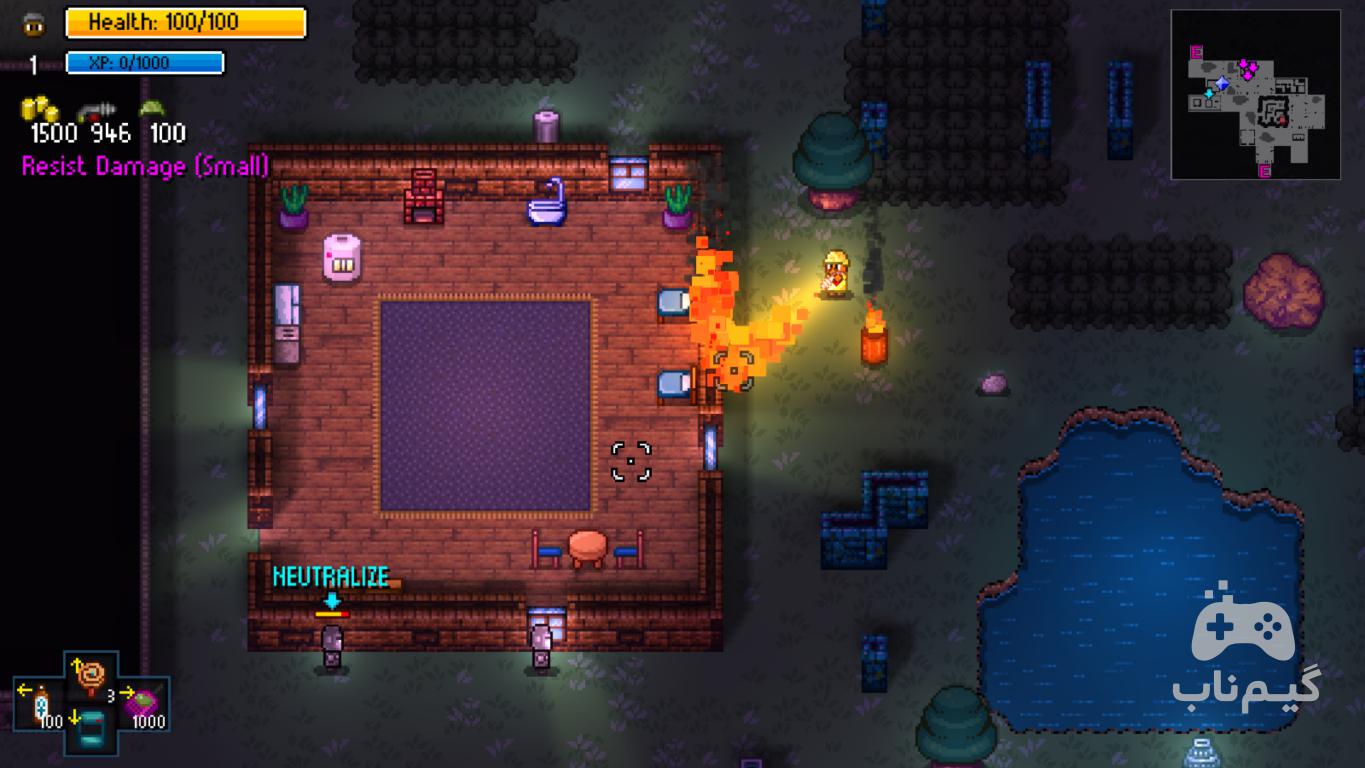The image size is (1365, 768).
Task: Choose the flamethrower weapon icon
Action: pyautogui.click(x=97, y=111)
